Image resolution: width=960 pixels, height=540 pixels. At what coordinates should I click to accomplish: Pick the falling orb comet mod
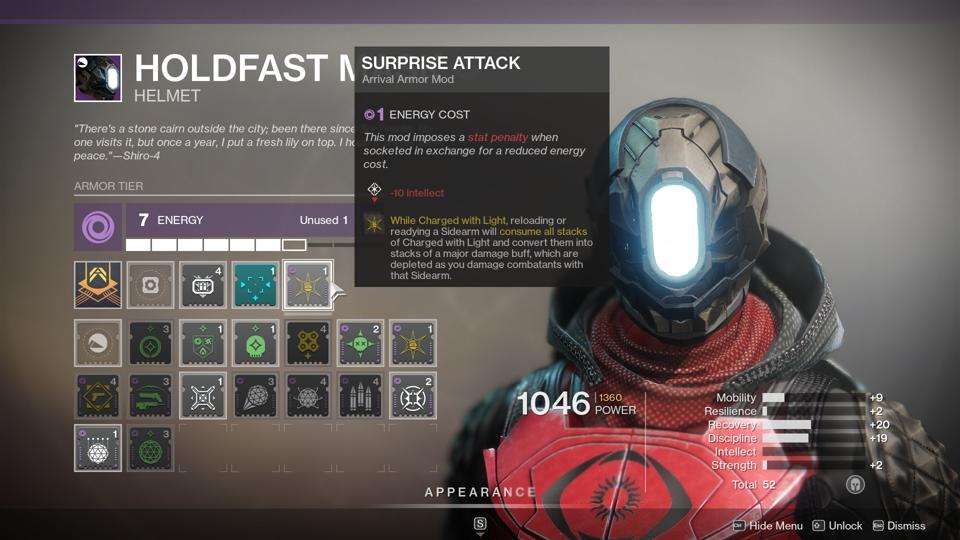click(255, 396)
